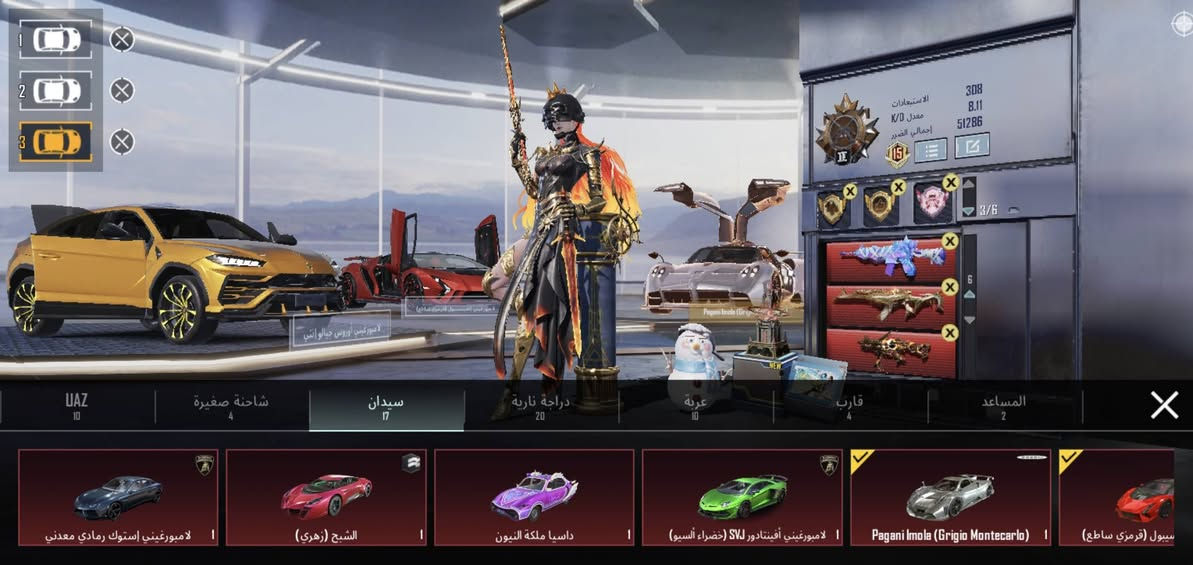The width and height of the screenshot is (1193, 565).
Task: Switch to the UAZ category tab
Action: click(x=77, y=405)
